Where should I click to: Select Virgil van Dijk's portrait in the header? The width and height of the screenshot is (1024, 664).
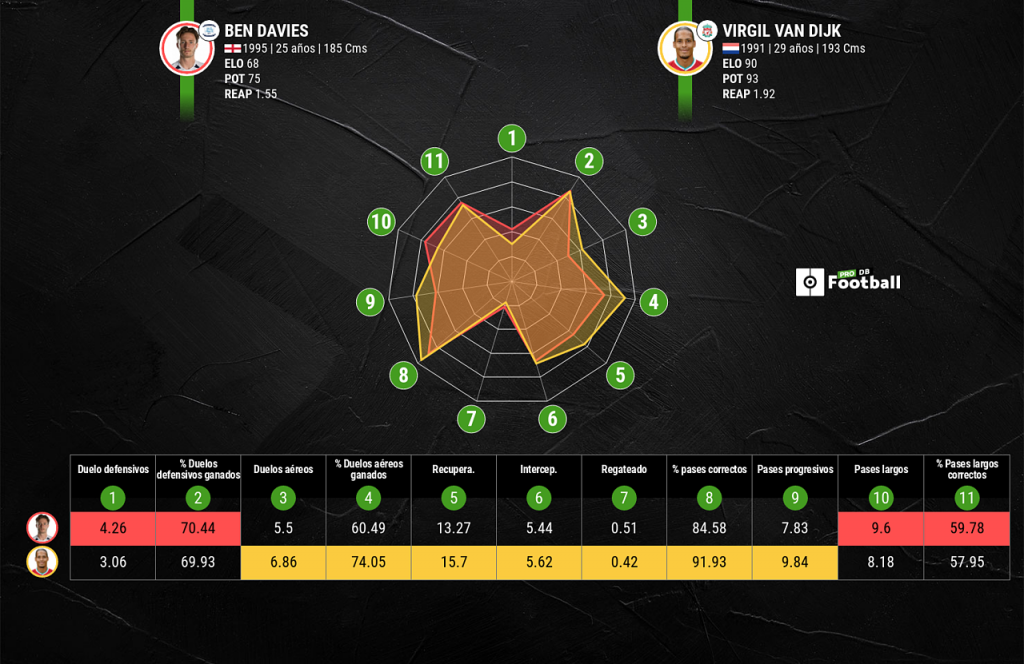point(685,48)
